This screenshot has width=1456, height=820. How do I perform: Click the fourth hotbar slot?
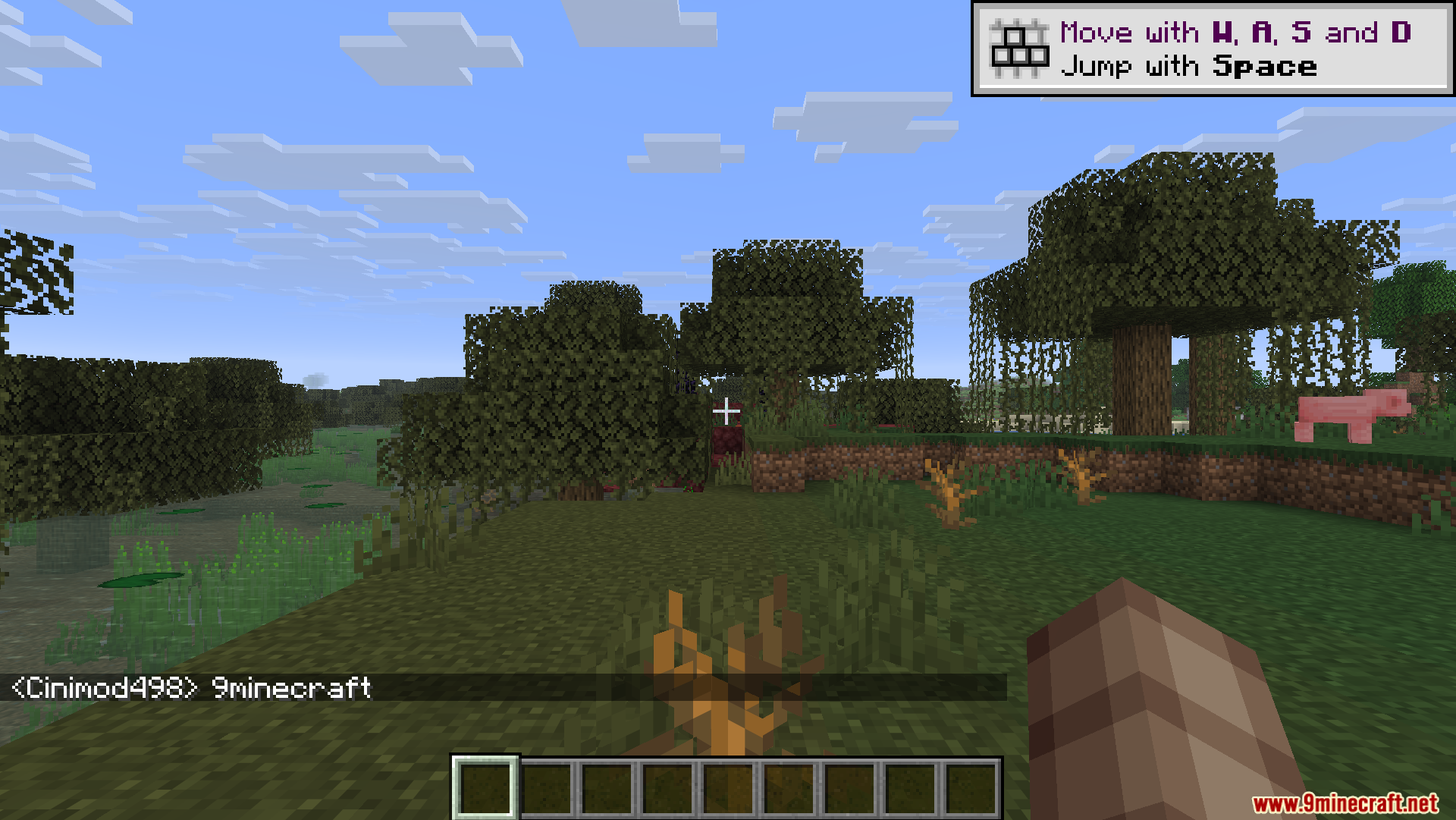(668, 787)
